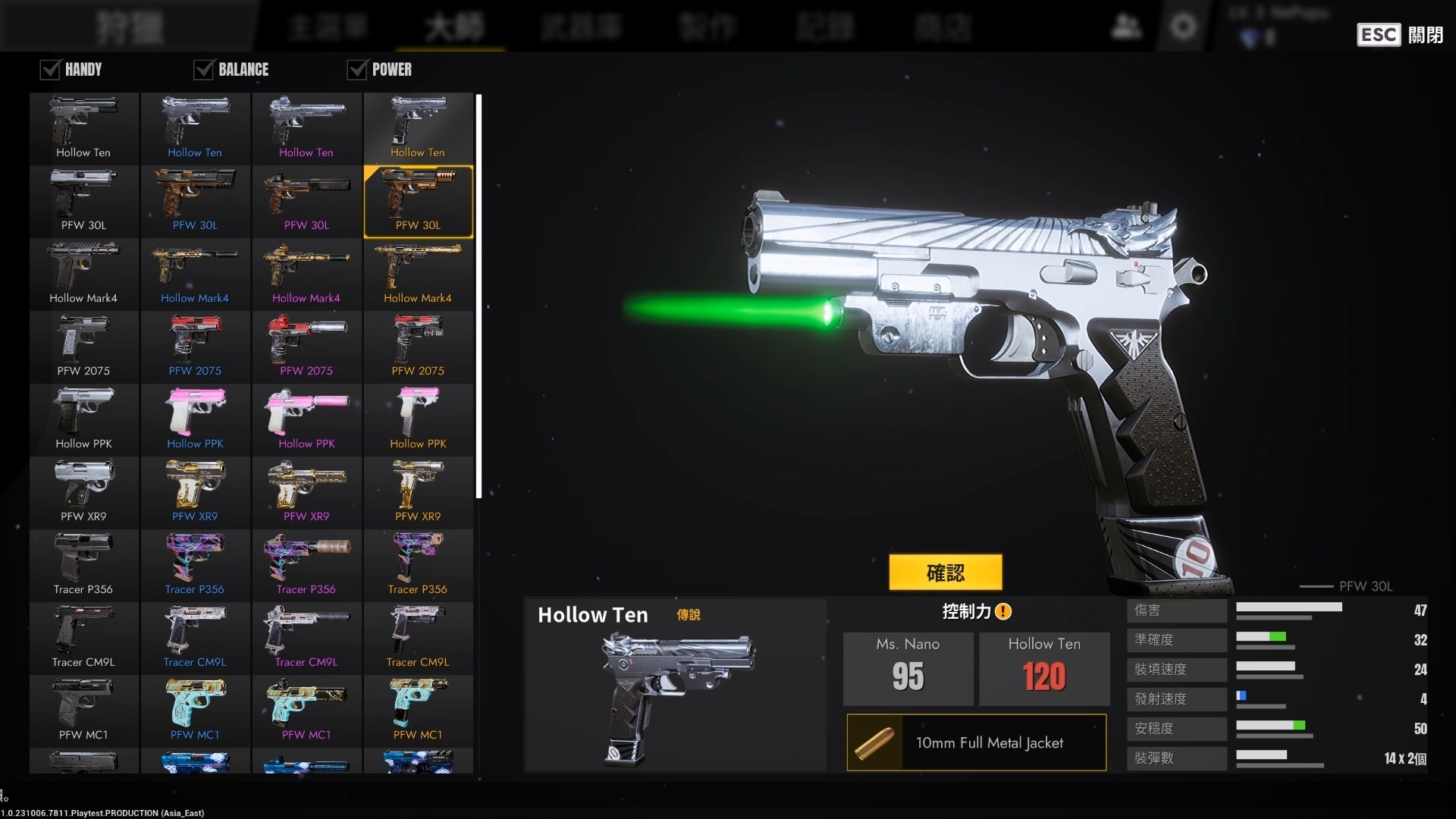1456x819 pixels.
Task: Show info for the 控制力 warning icon
Action: (x=1003, y=611)
